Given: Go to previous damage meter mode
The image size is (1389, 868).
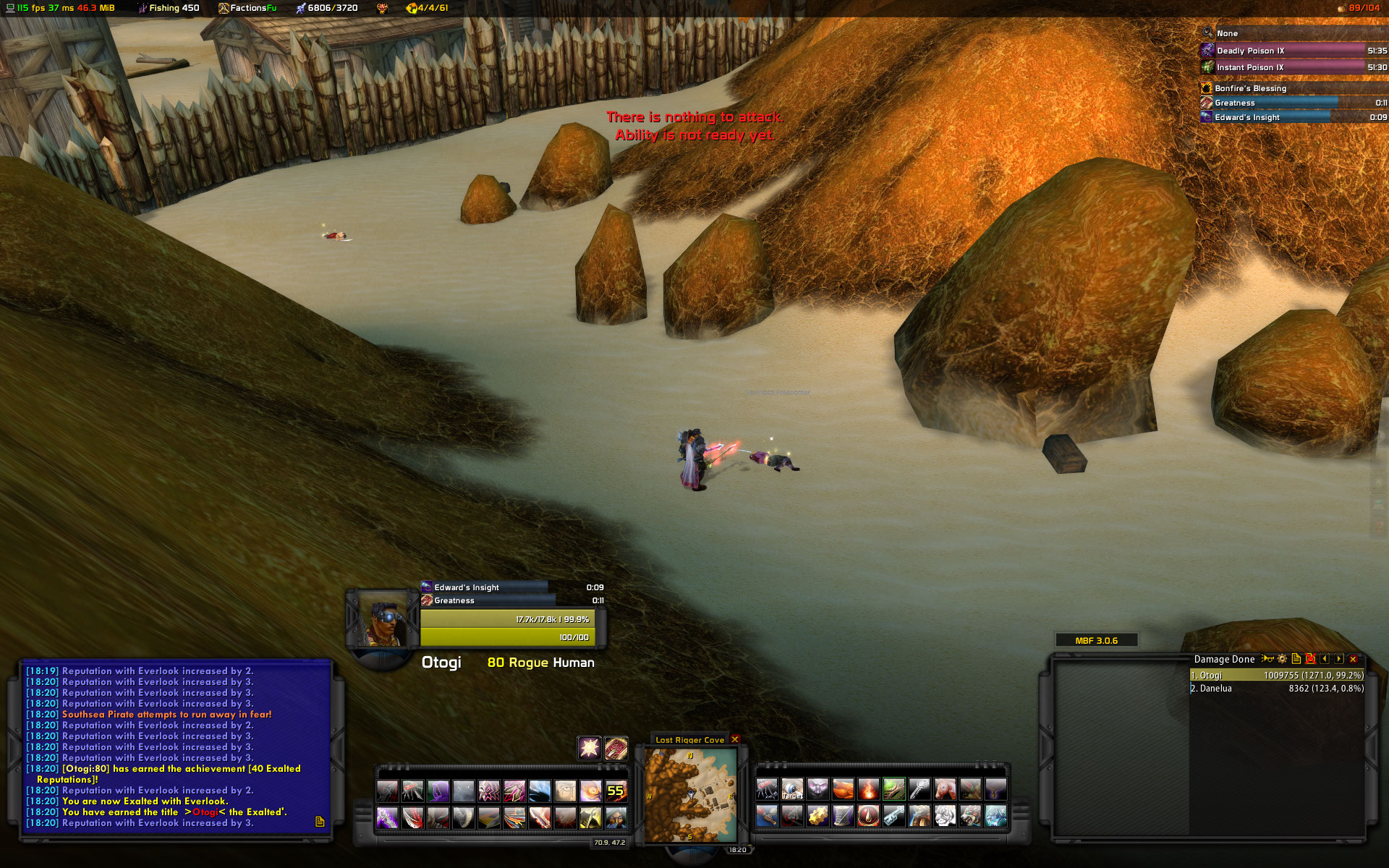Looking at the screenshot, I should coord(1325,659).
